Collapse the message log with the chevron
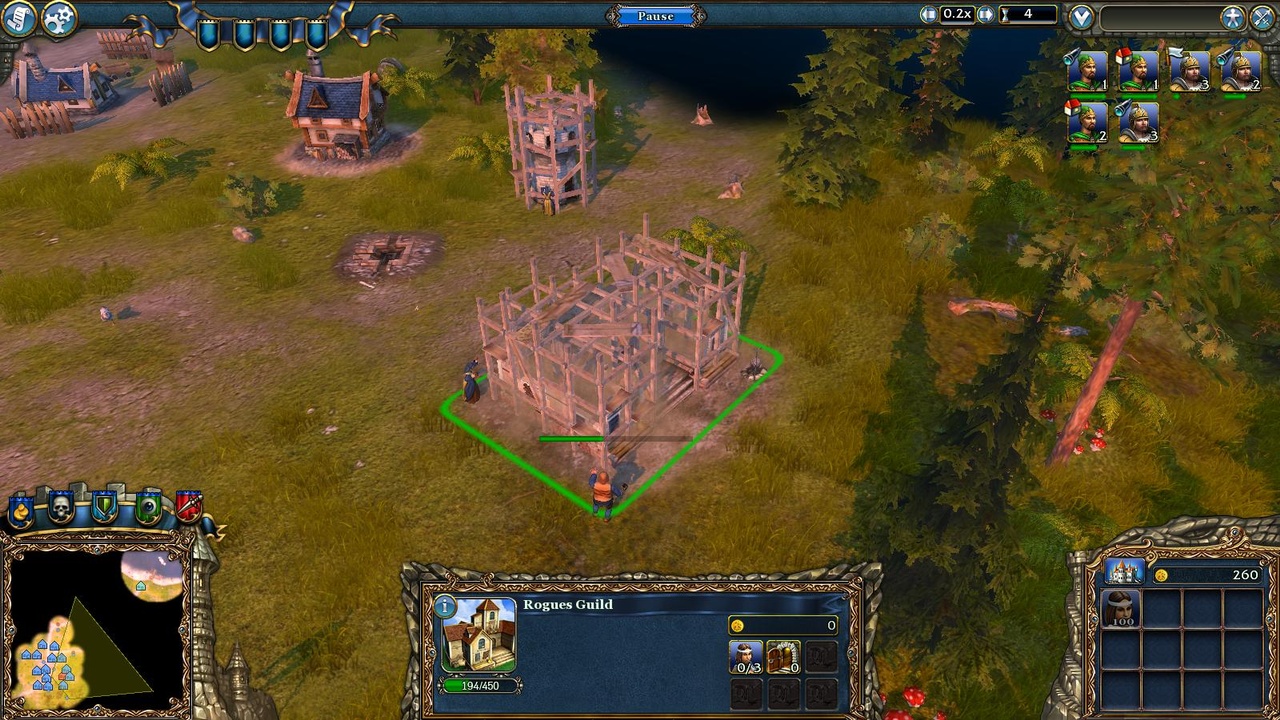1280x720 pixels. [x=1080, y=16]
